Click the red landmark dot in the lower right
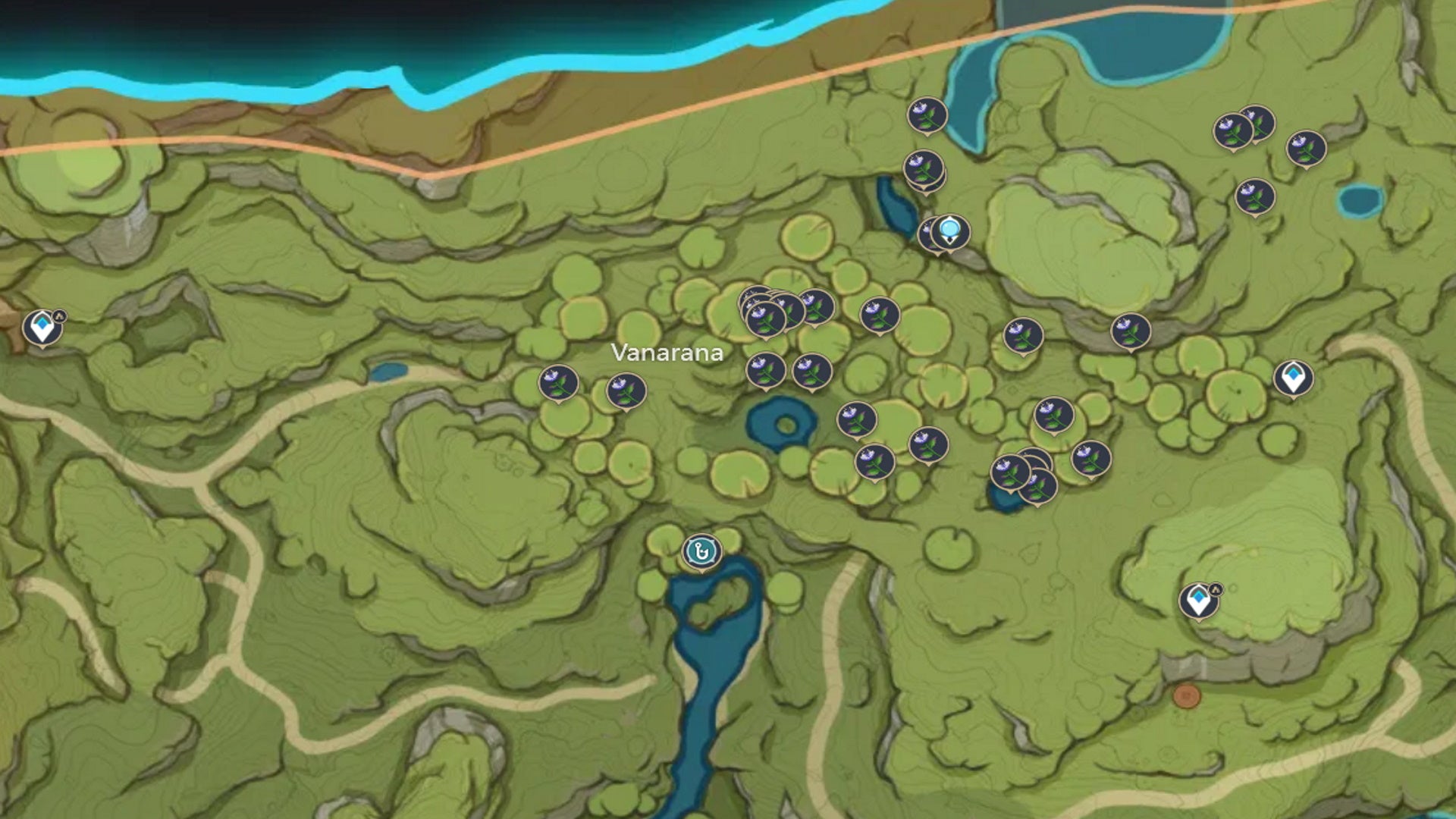1456x819 pixels. pos(1188,694)
